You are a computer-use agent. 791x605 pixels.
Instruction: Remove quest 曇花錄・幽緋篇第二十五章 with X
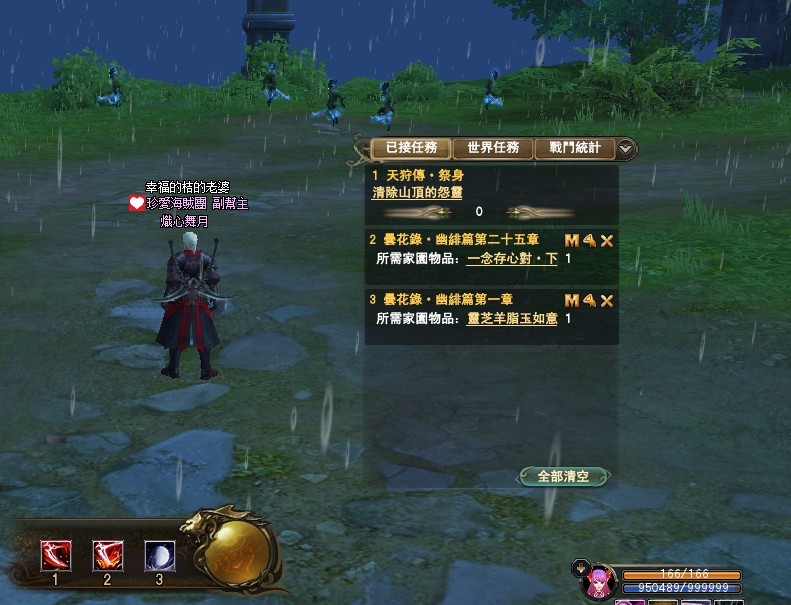pos(606,241)
